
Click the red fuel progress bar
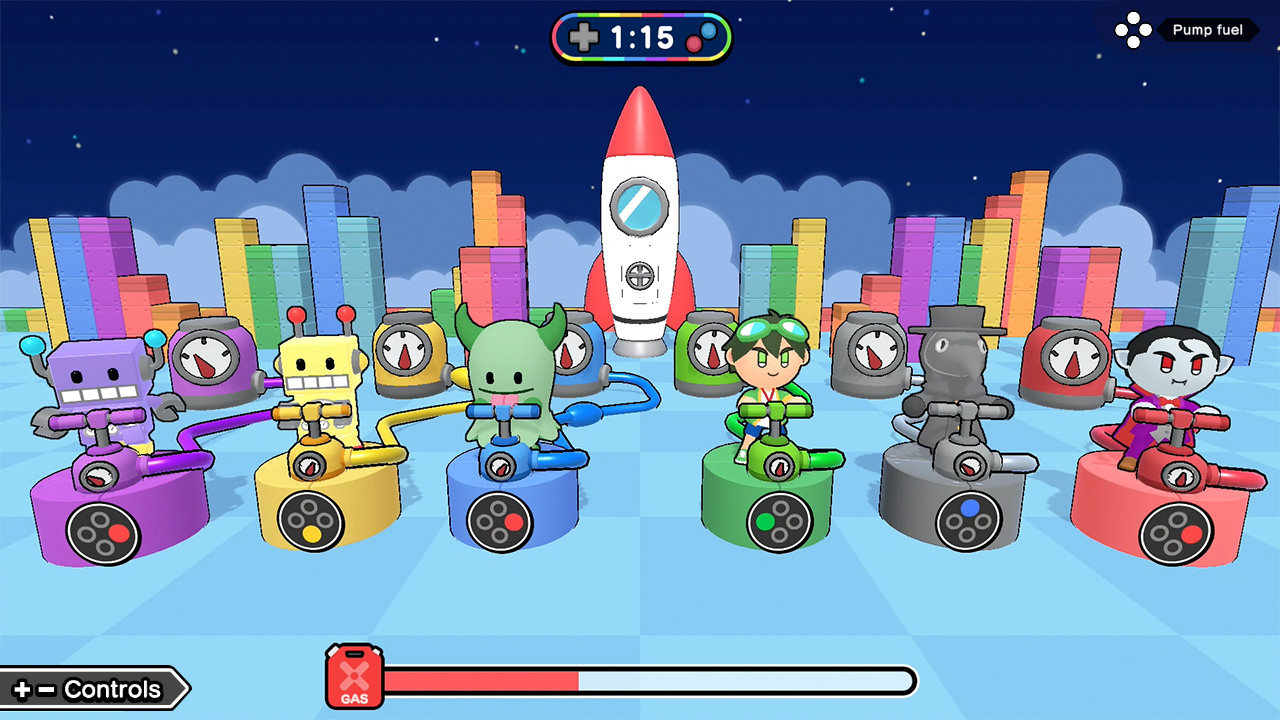coord(480,680)
